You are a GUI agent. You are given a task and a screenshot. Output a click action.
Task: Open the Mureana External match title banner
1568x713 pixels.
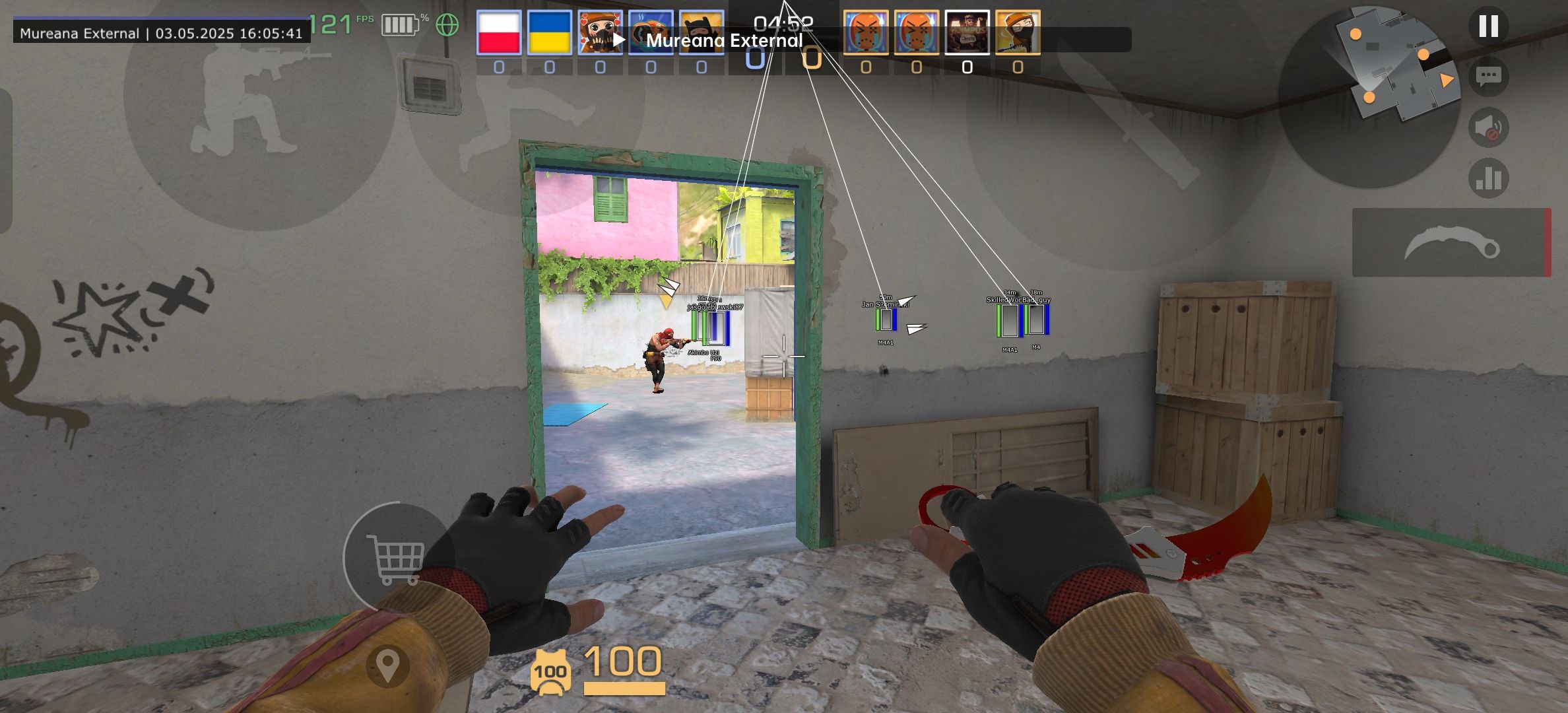[x=726, y=41]
